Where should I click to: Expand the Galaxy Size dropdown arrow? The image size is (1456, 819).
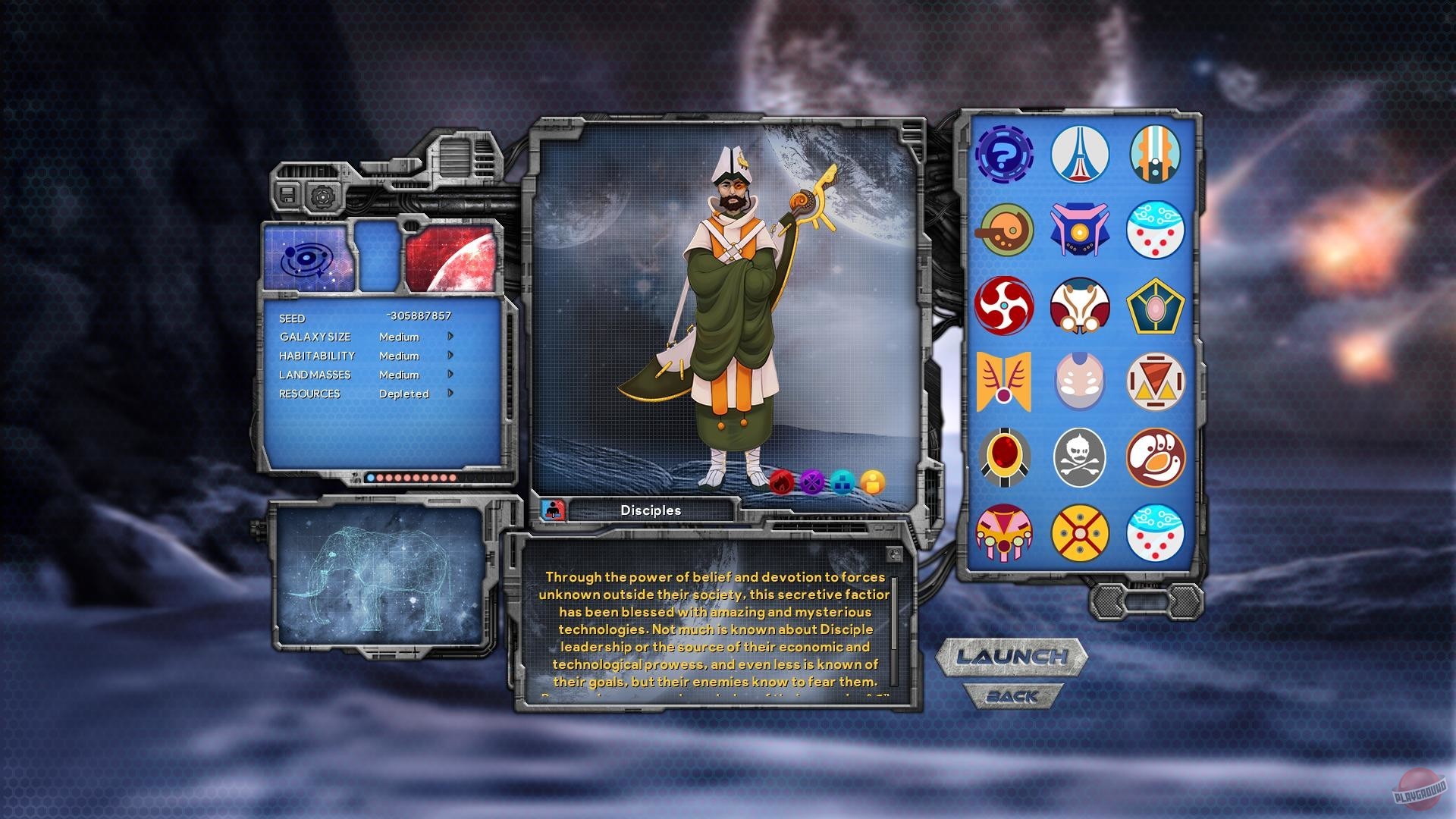coord(449,337)
